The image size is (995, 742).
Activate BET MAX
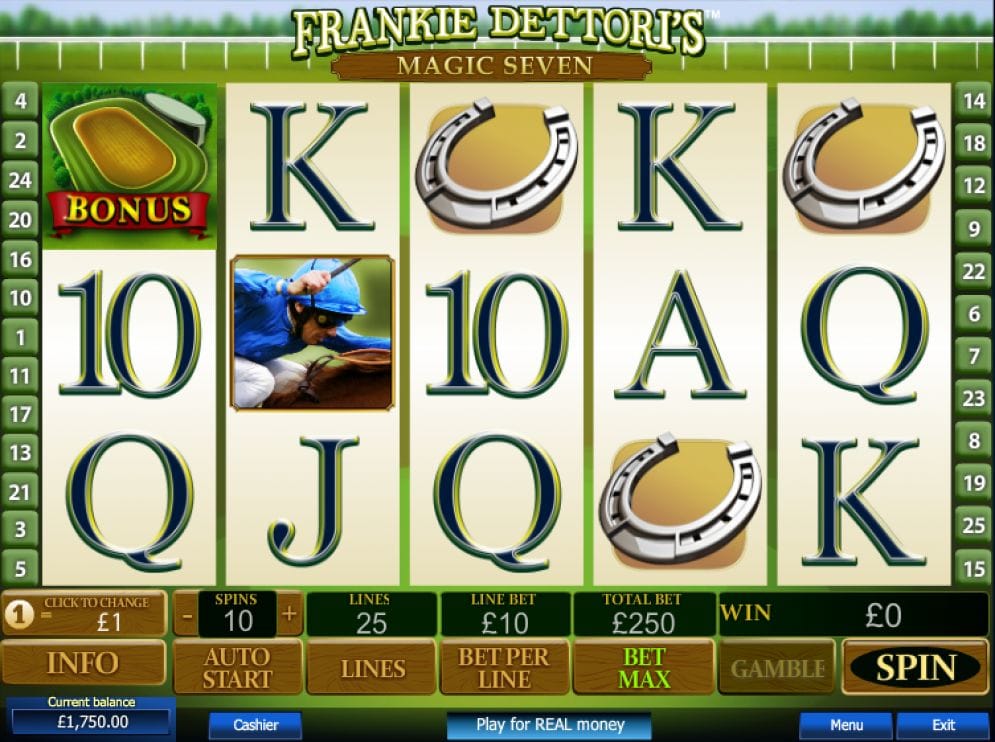(x=643, y=667)
